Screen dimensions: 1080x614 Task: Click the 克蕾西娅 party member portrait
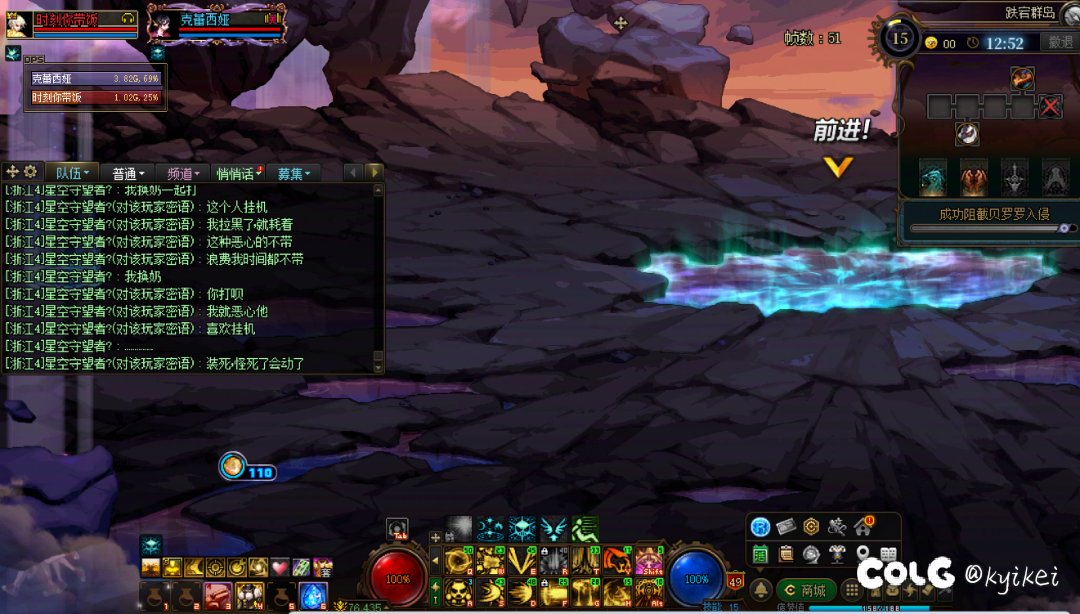(163, 22)
